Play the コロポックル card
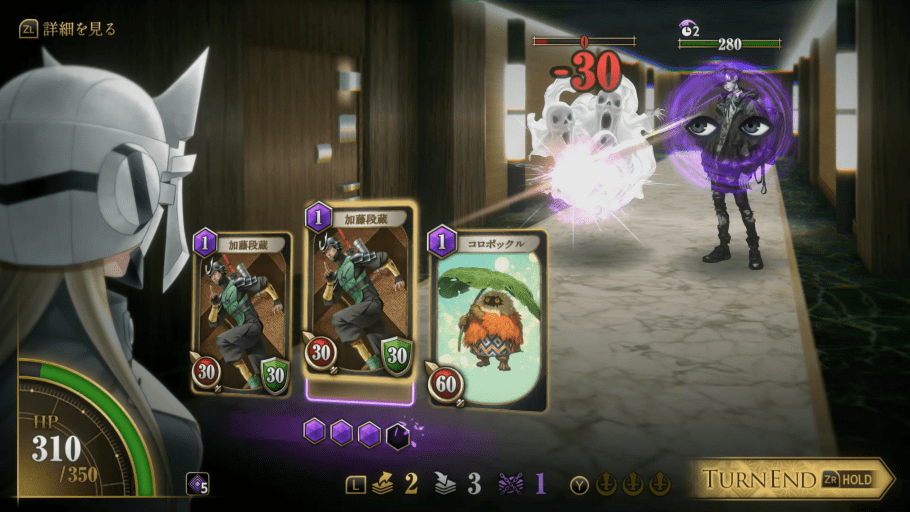The image size is (910, 512). click(x=487, y=320)
